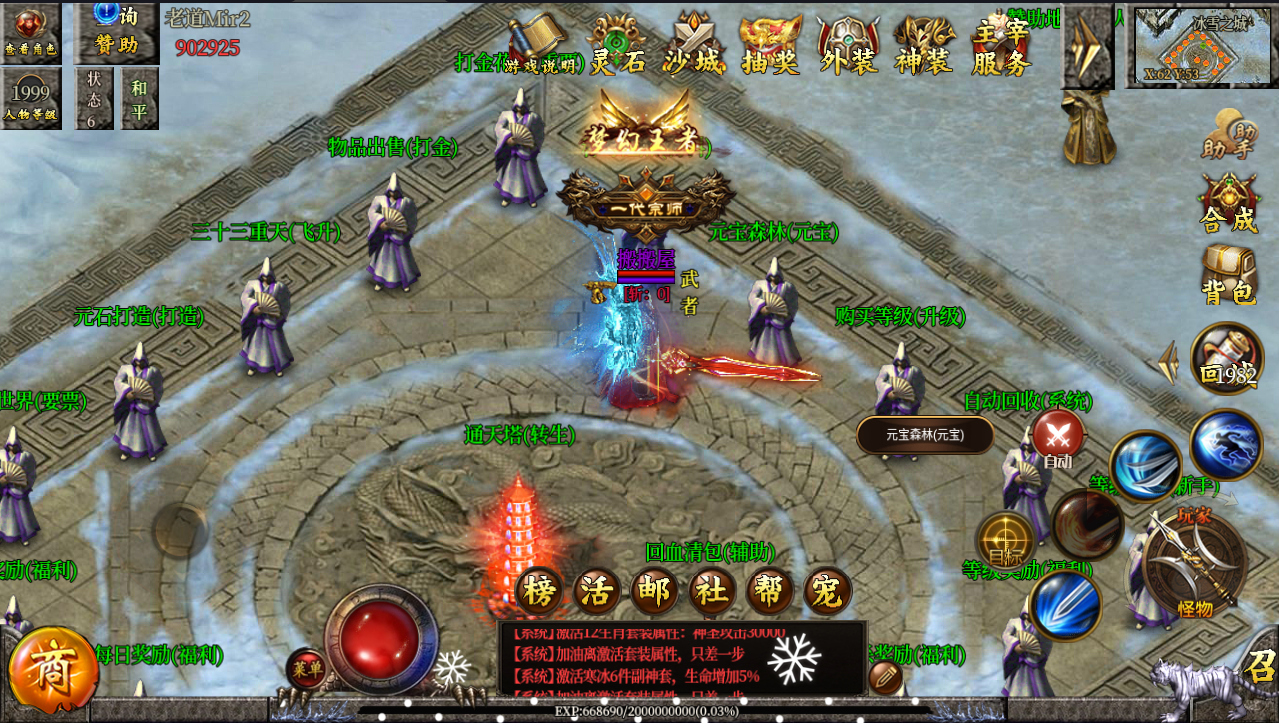Open the 邮 mail button
Image resolution: width=1279 pixels, height=723 pixels.
coord(654,591)
